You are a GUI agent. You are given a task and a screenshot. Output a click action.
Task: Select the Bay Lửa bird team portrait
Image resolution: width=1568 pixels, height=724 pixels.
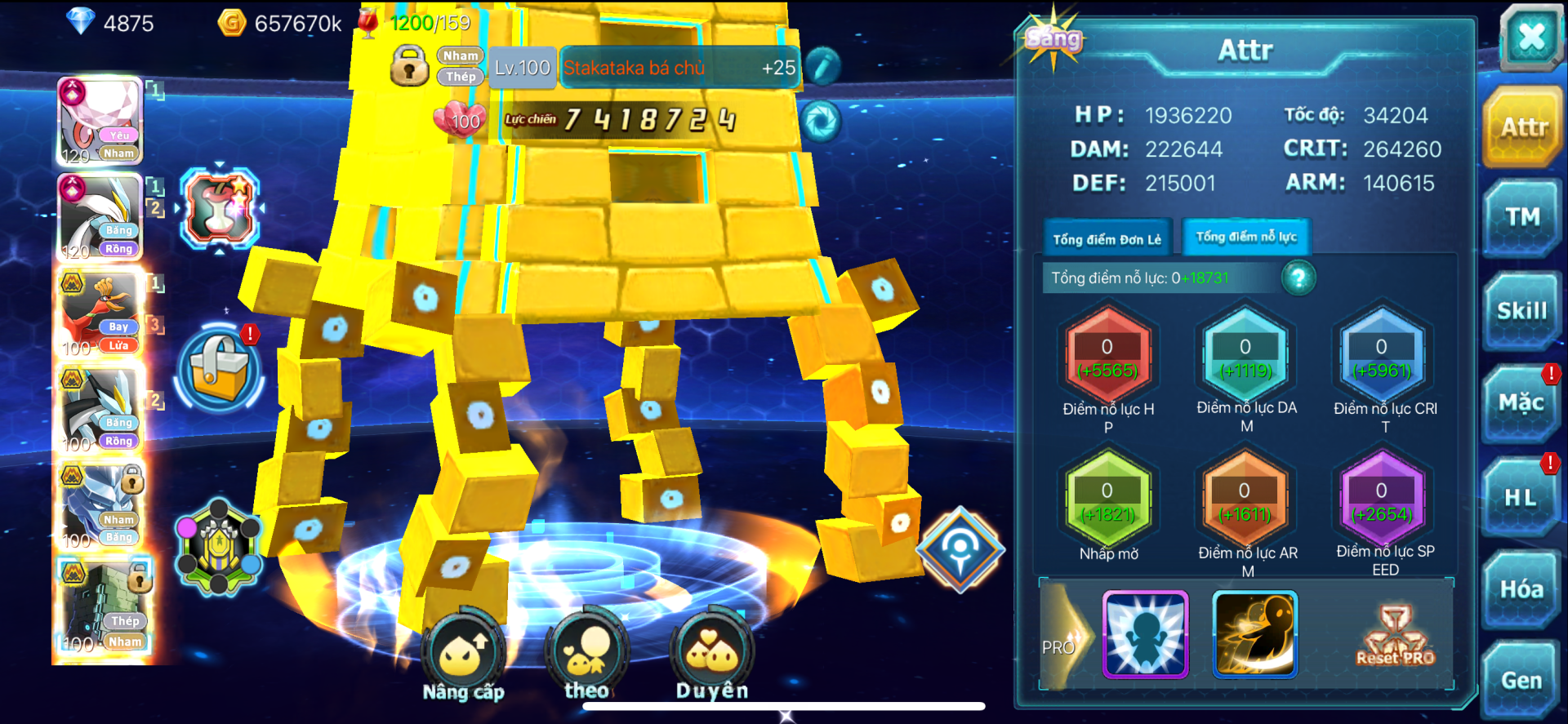click(x=101, y=314)
